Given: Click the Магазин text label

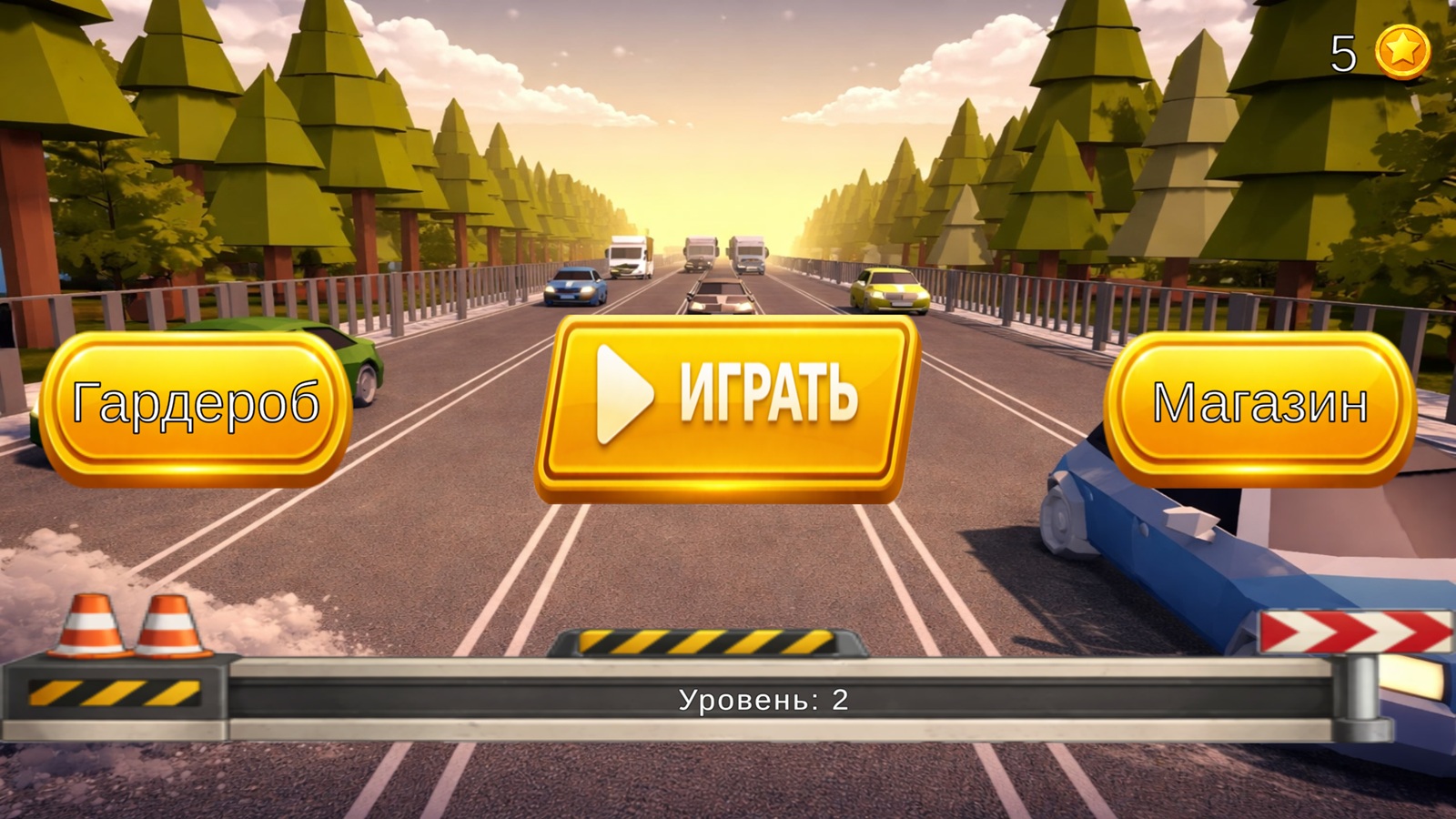Looking at the screenshot, I should pos(1259,402).
